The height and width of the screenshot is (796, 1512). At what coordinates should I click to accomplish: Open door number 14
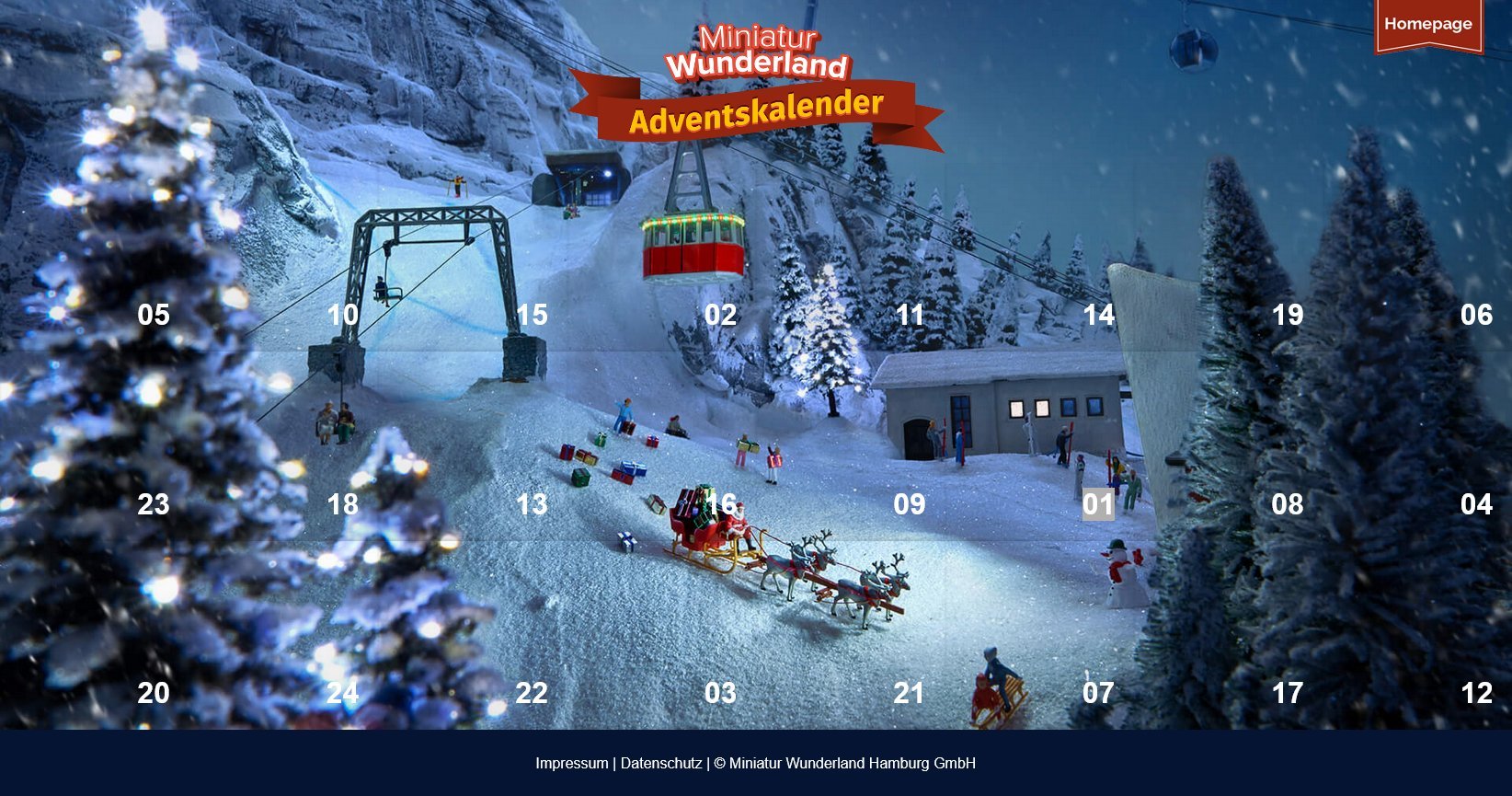1099,316
